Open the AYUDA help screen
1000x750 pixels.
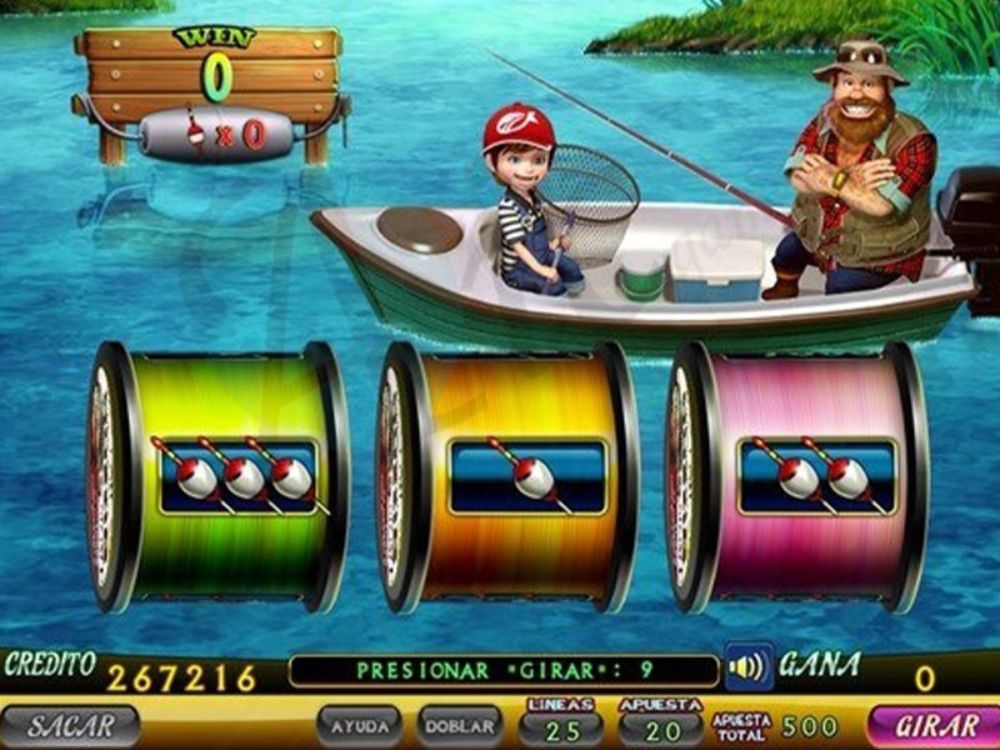pyautogui.click(x=359, y=726)
